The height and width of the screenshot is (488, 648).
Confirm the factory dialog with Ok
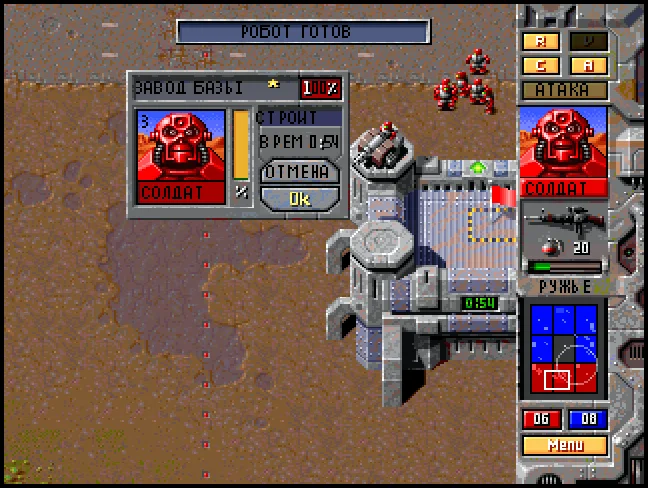(299, 198)
